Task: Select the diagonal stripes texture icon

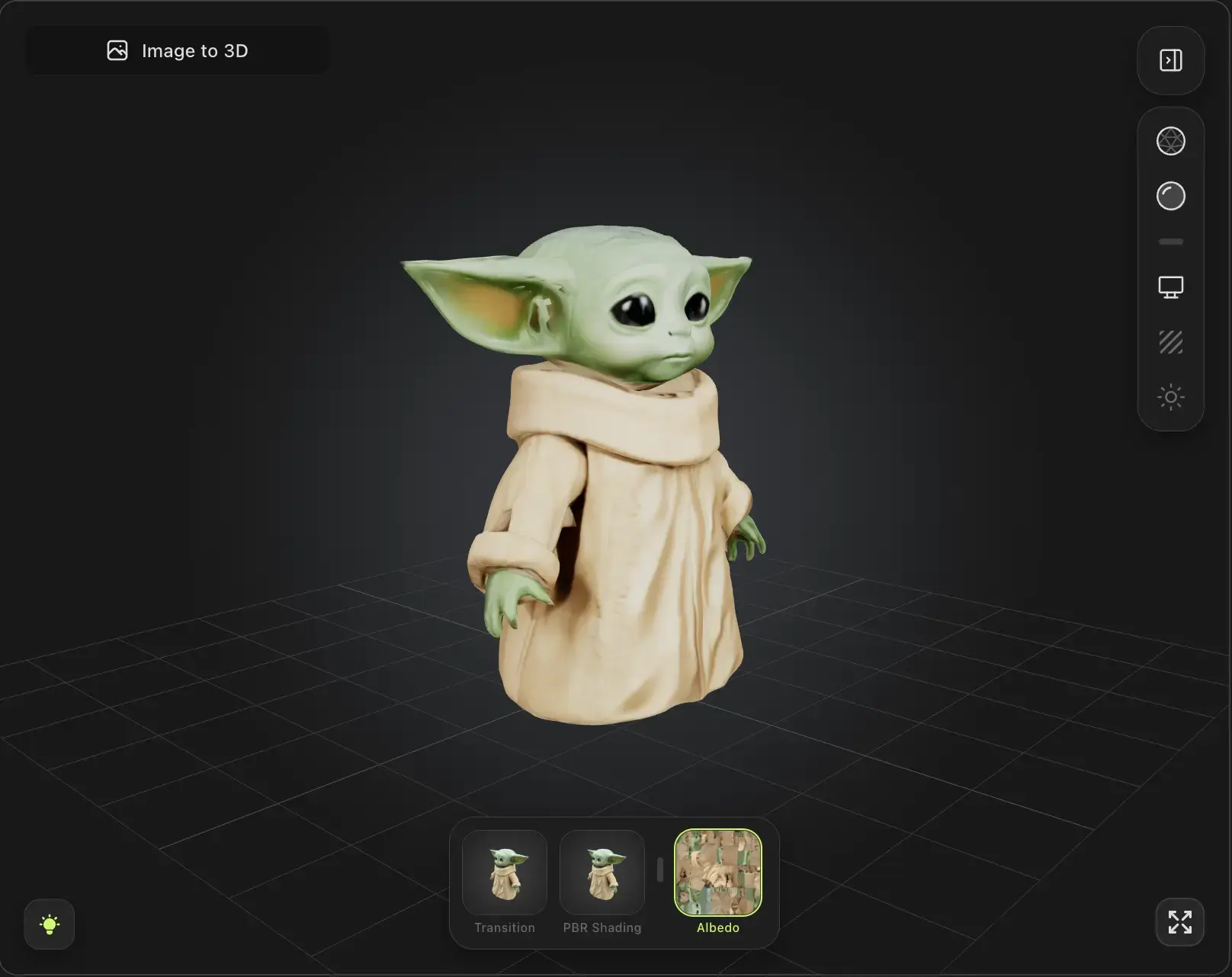Action: (x=1170, y=342)
